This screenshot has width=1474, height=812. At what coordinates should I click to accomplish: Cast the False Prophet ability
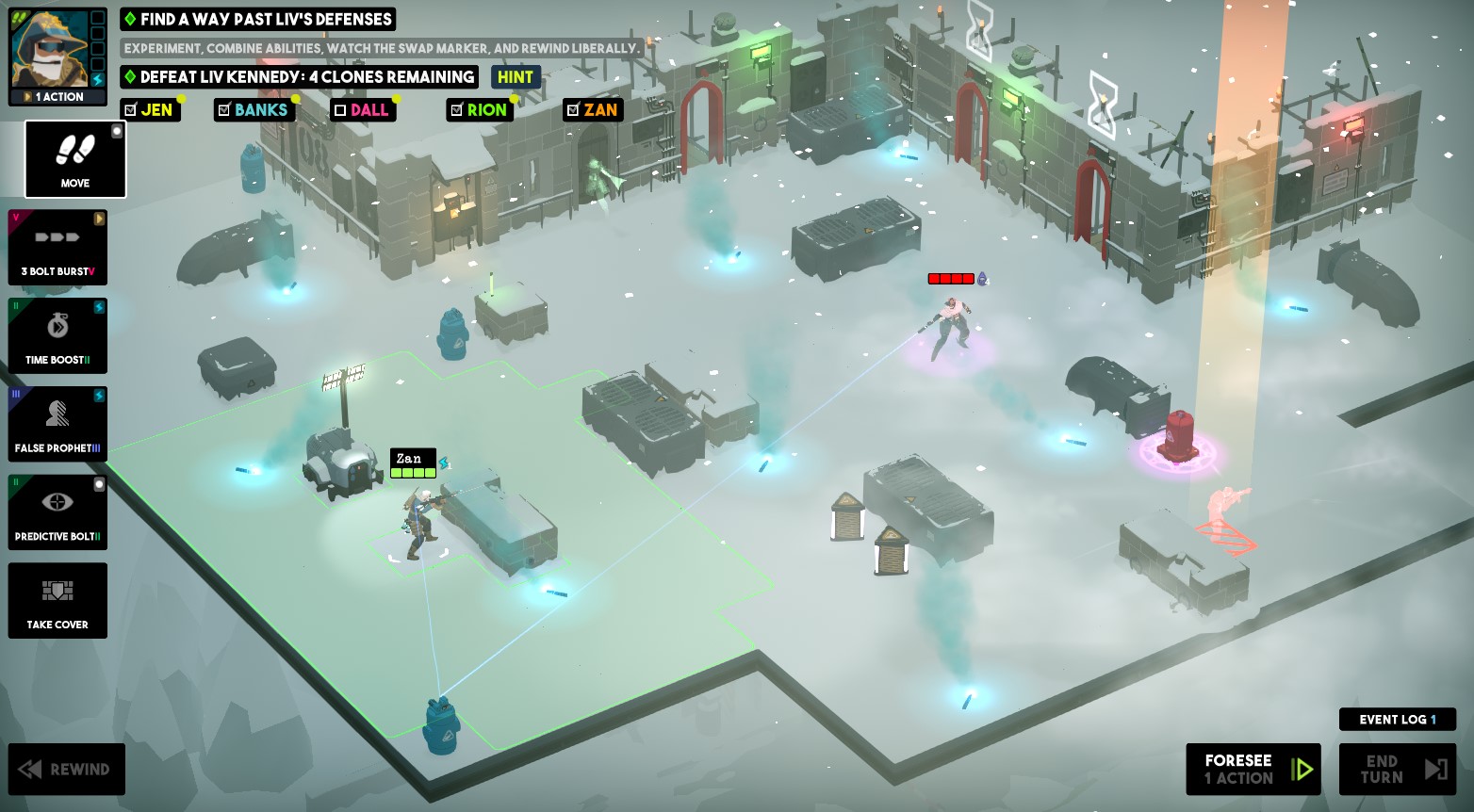coord(57,424)
